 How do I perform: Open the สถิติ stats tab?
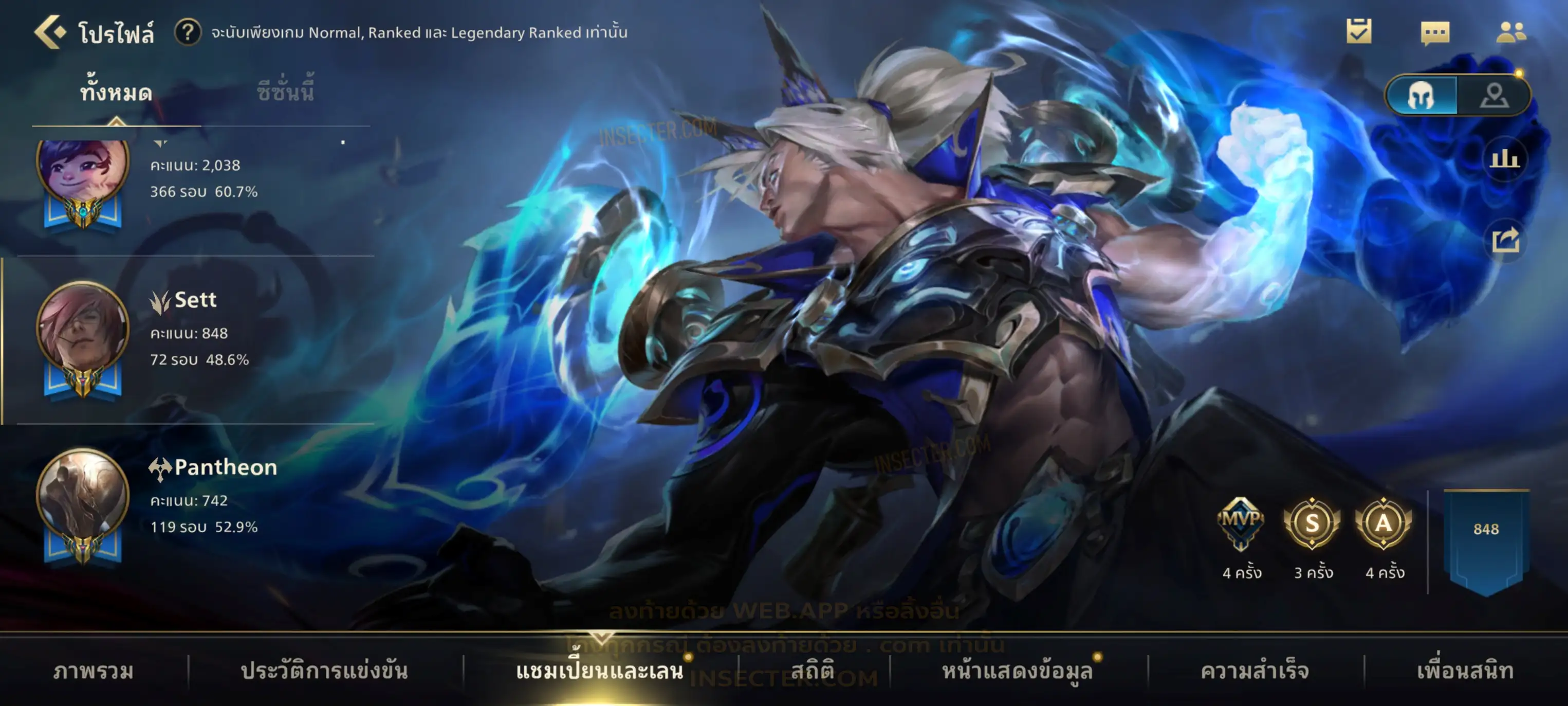coord(812,671)
